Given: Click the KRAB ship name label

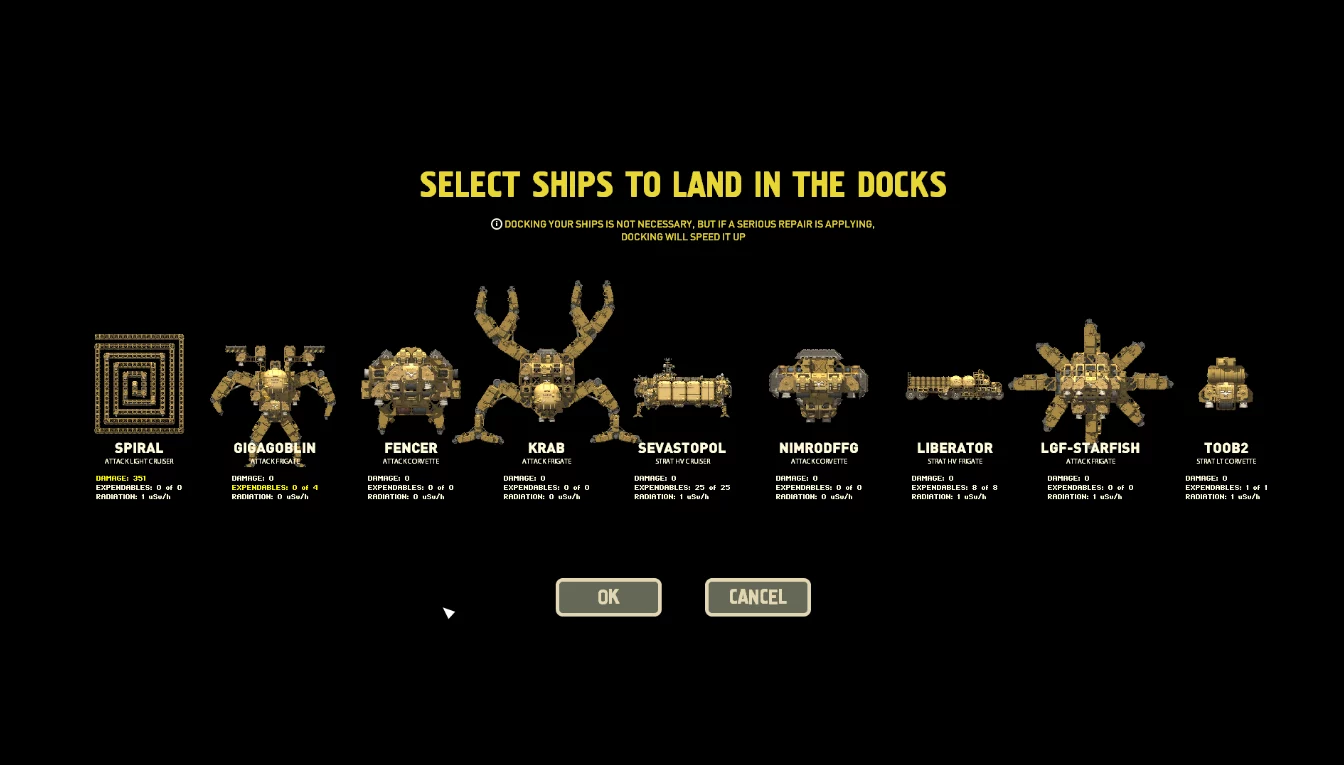Looking at the screenshot, I should pyautogui.click(x=545, y=448).
